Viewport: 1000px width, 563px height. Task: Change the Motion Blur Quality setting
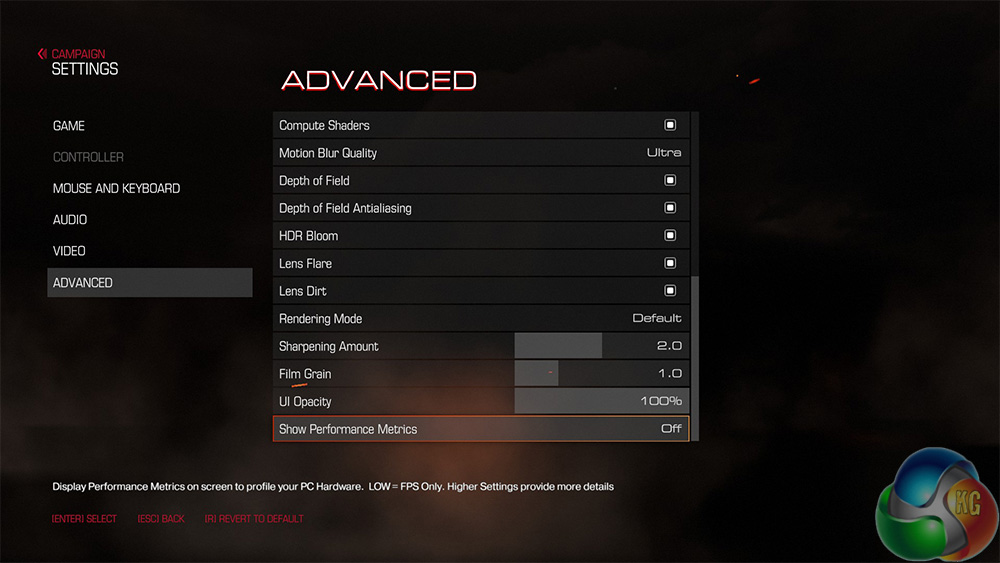[664, 153]
